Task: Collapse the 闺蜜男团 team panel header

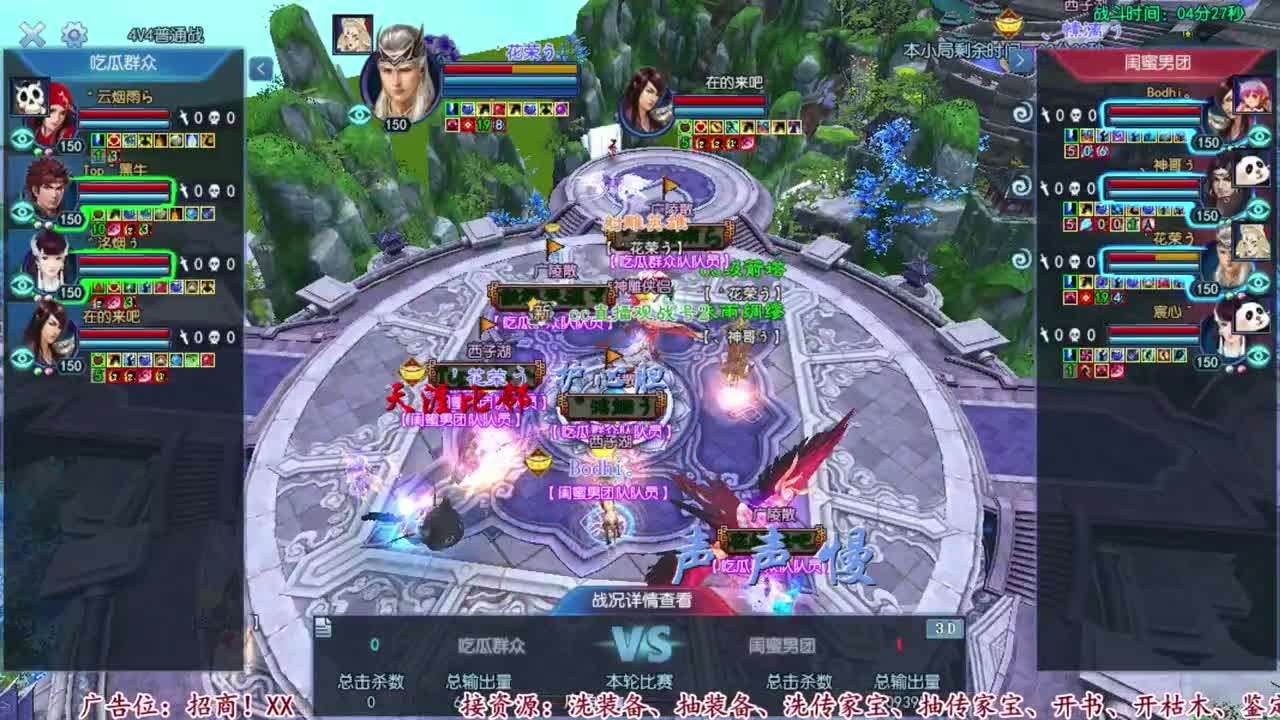Action: coord(1155,62)
